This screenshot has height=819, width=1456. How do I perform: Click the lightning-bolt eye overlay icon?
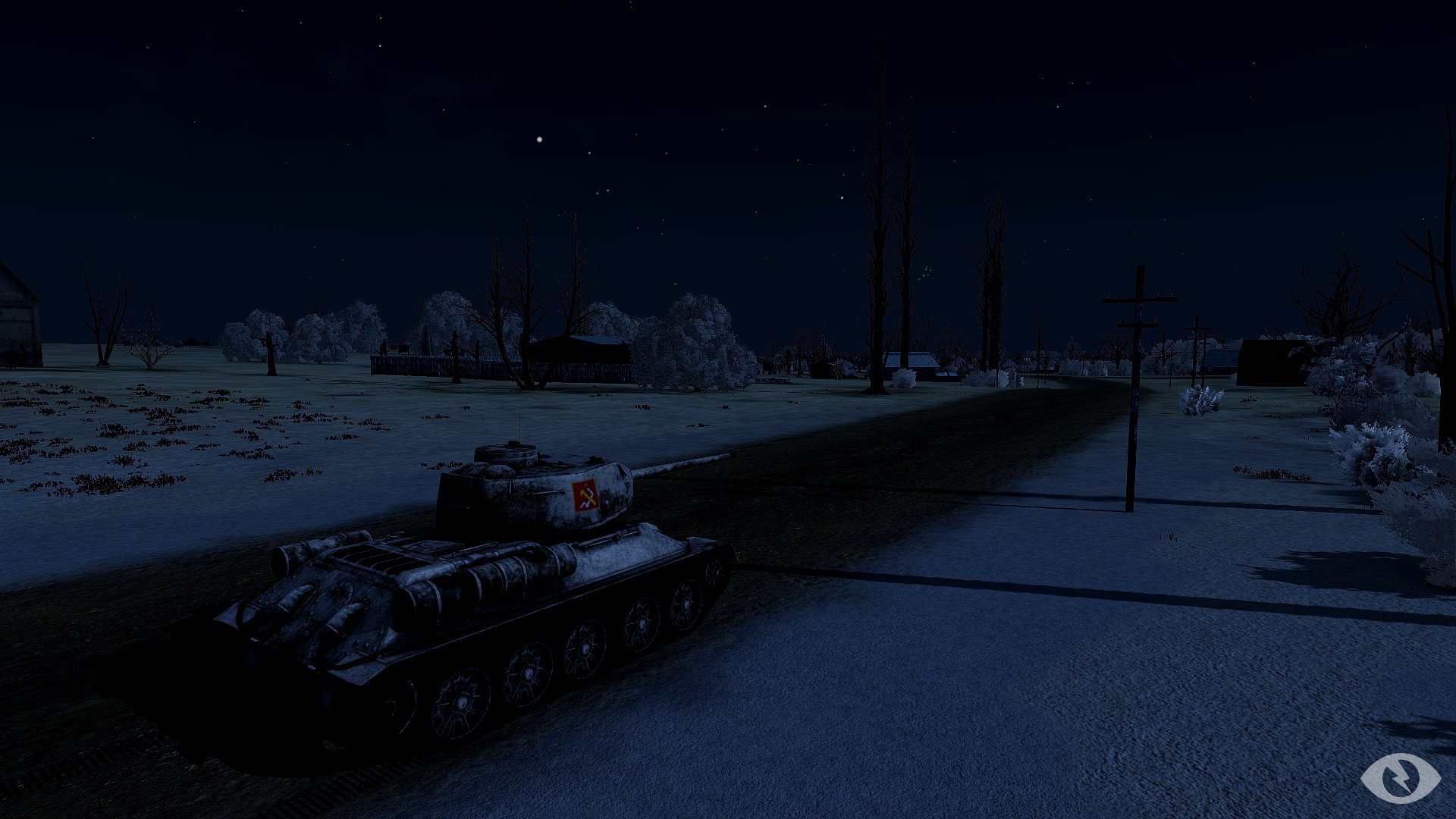coord(1400,777)
